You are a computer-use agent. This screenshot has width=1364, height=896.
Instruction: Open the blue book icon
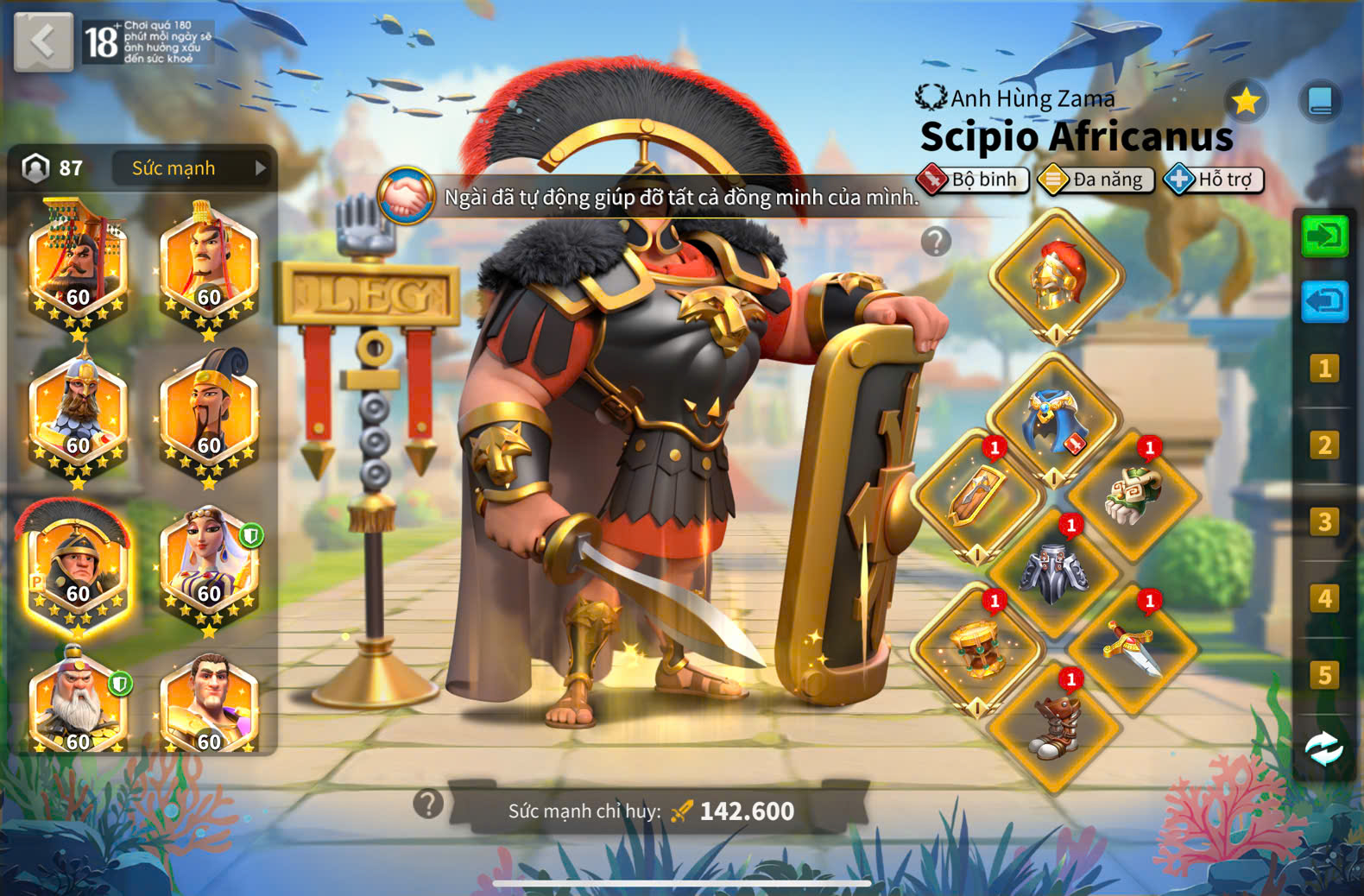(x=1320, y=102)
